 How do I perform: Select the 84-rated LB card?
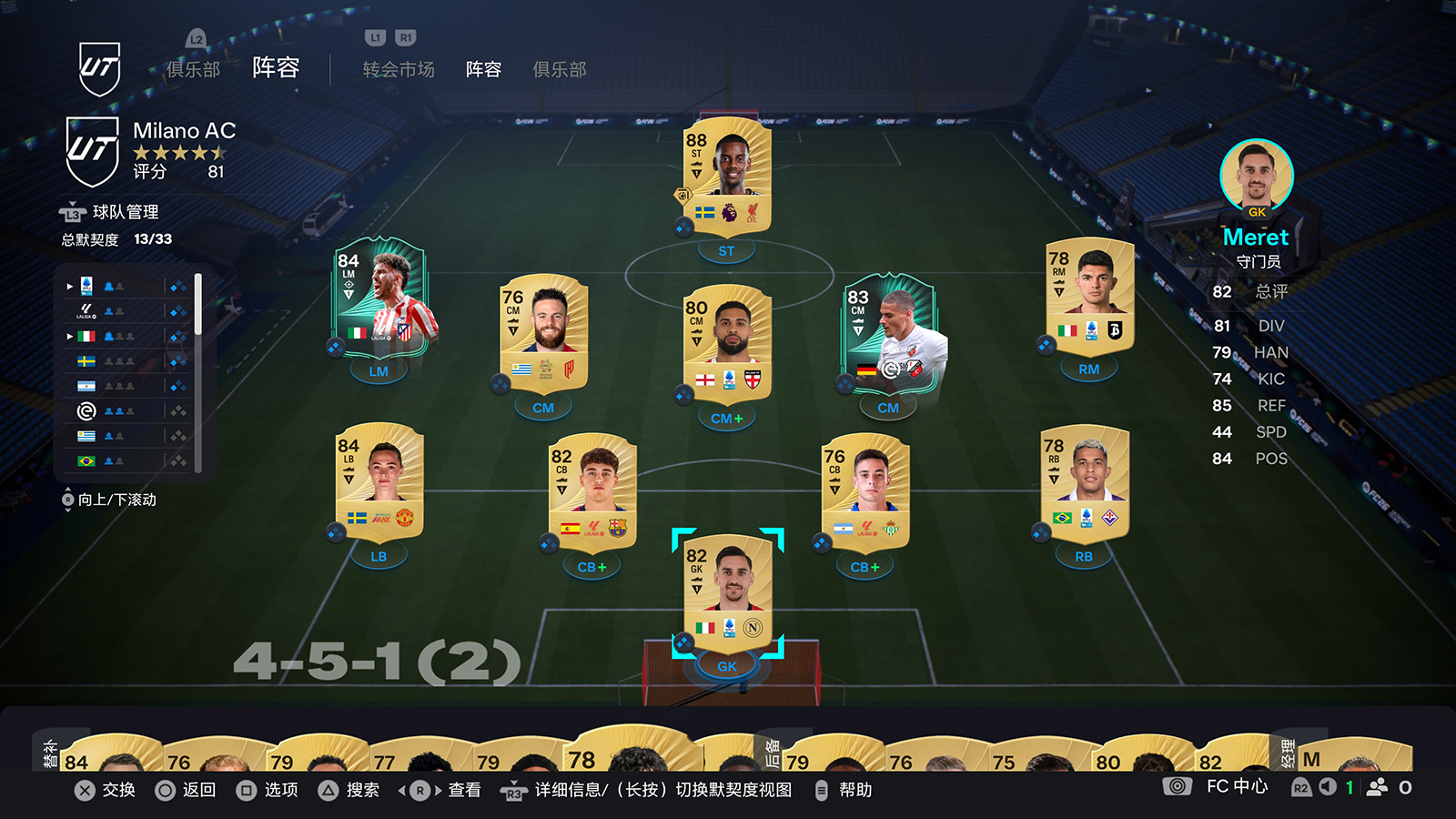point(379,484)
